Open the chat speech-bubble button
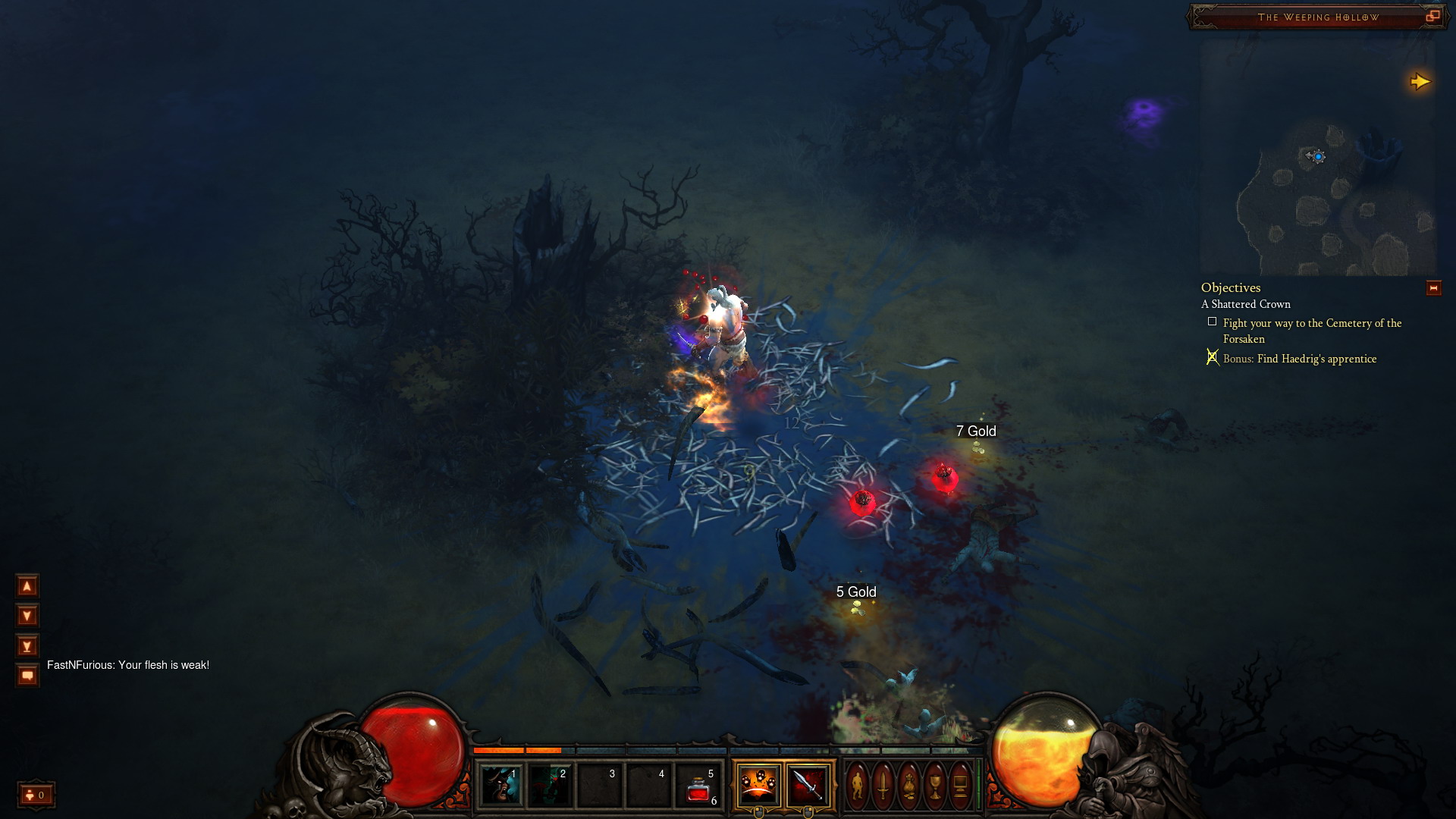This screenshot has width=1456, height=819. point(27,675)
